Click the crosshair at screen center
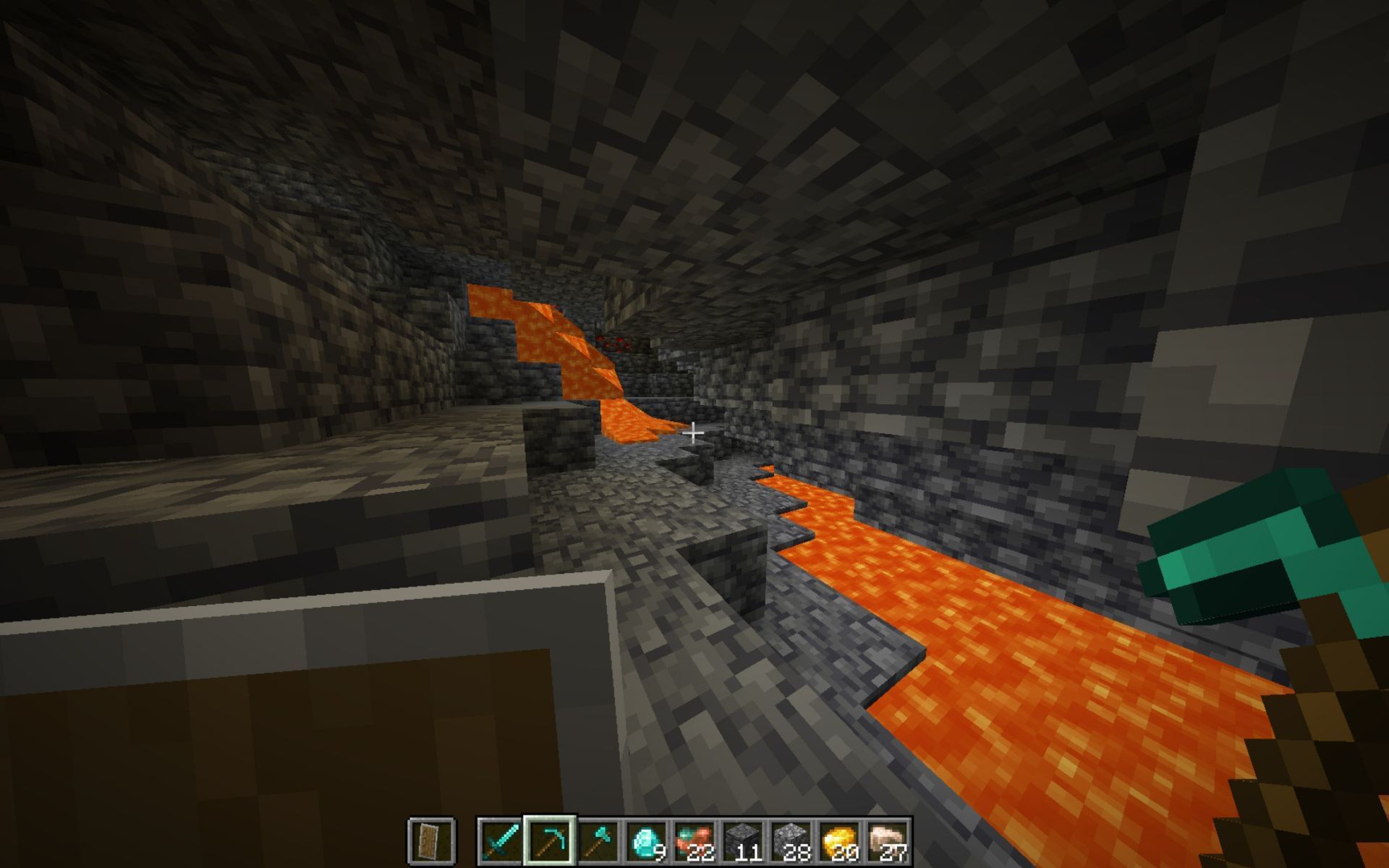This screenshot has height=868, width=1389. pos(694,434)
